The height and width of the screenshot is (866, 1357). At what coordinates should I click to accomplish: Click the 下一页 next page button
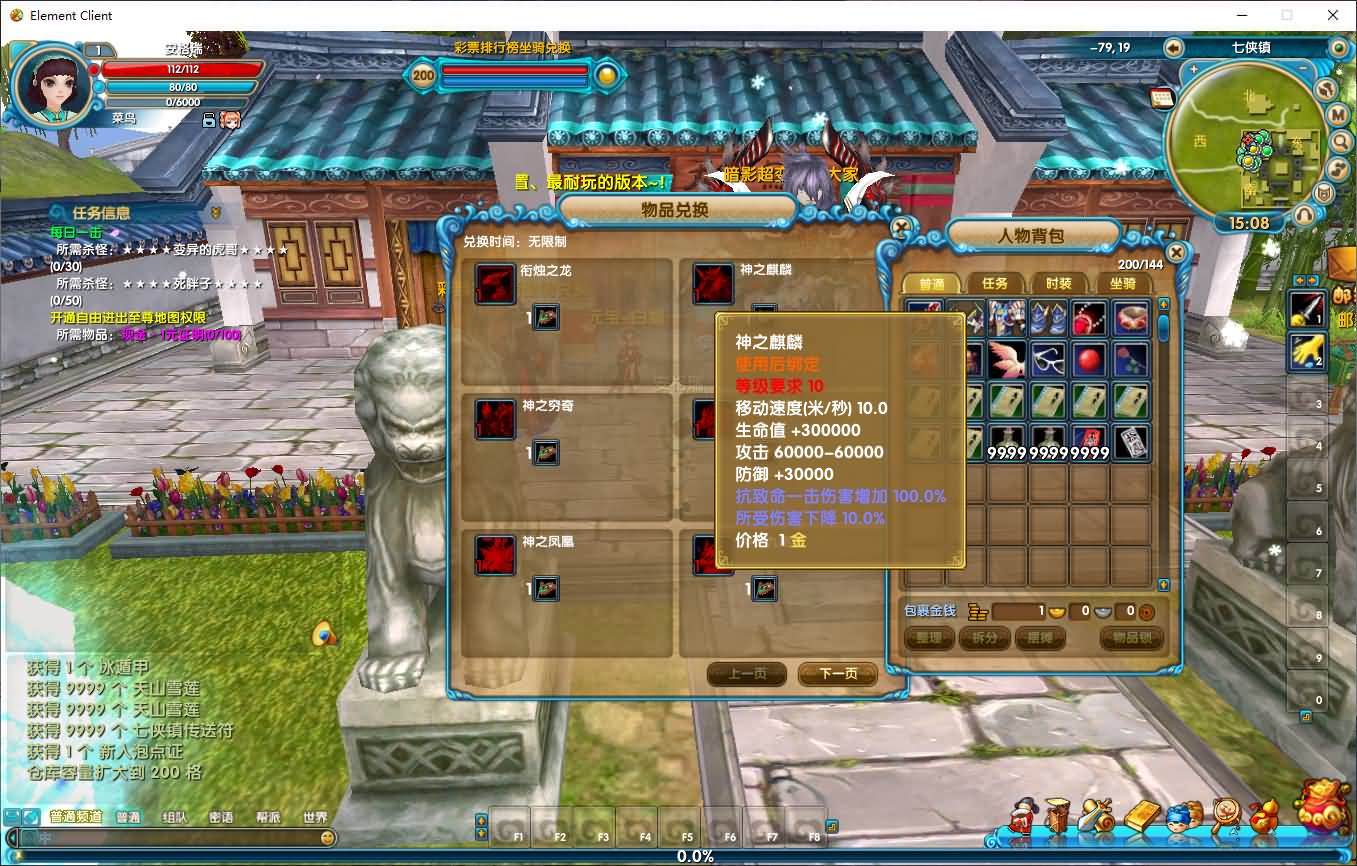point(837,674)
